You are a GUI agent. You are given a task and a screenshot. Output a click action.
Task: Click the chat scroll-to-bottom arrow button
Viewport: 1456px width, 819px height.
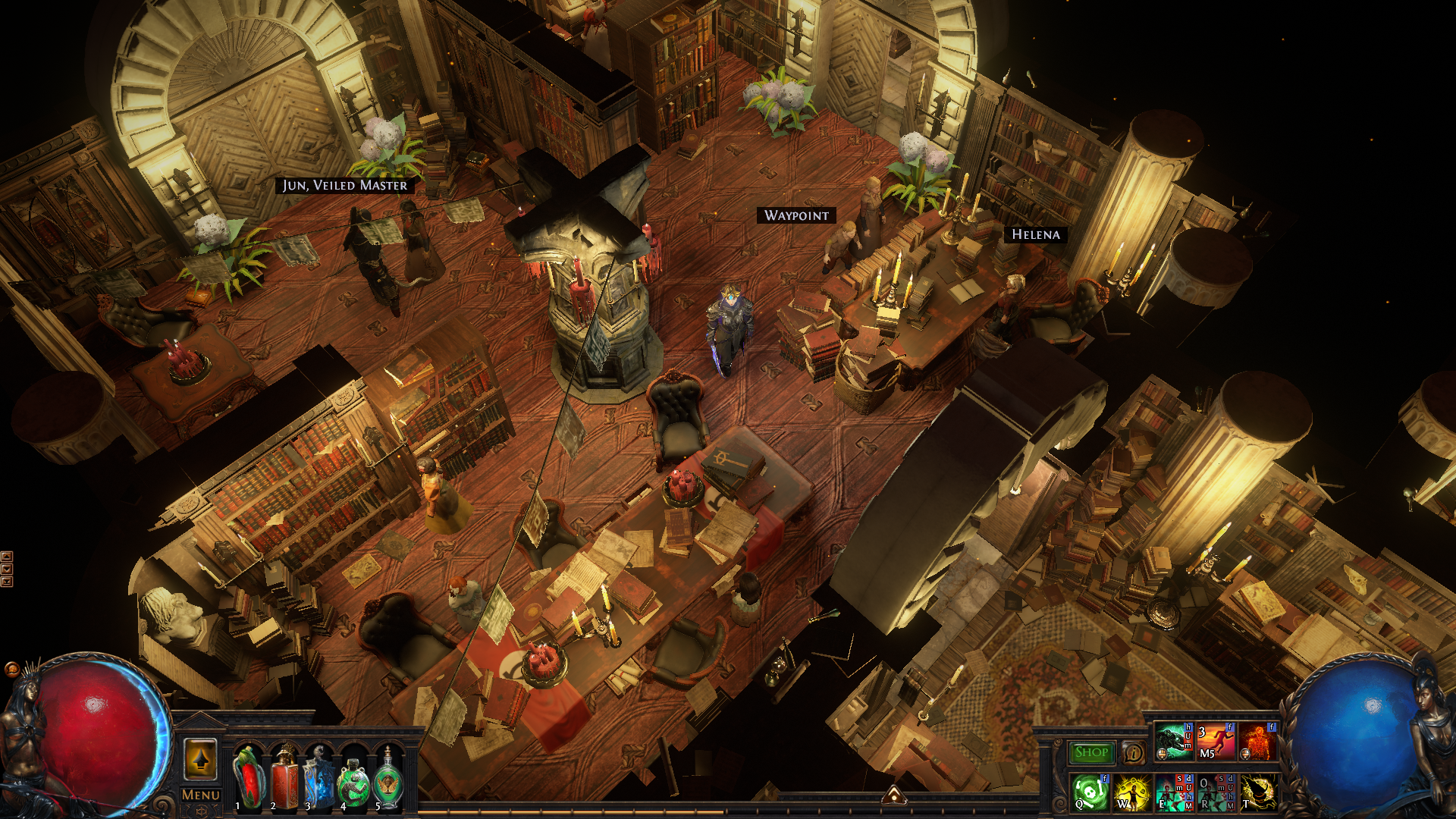pos(7,582)
